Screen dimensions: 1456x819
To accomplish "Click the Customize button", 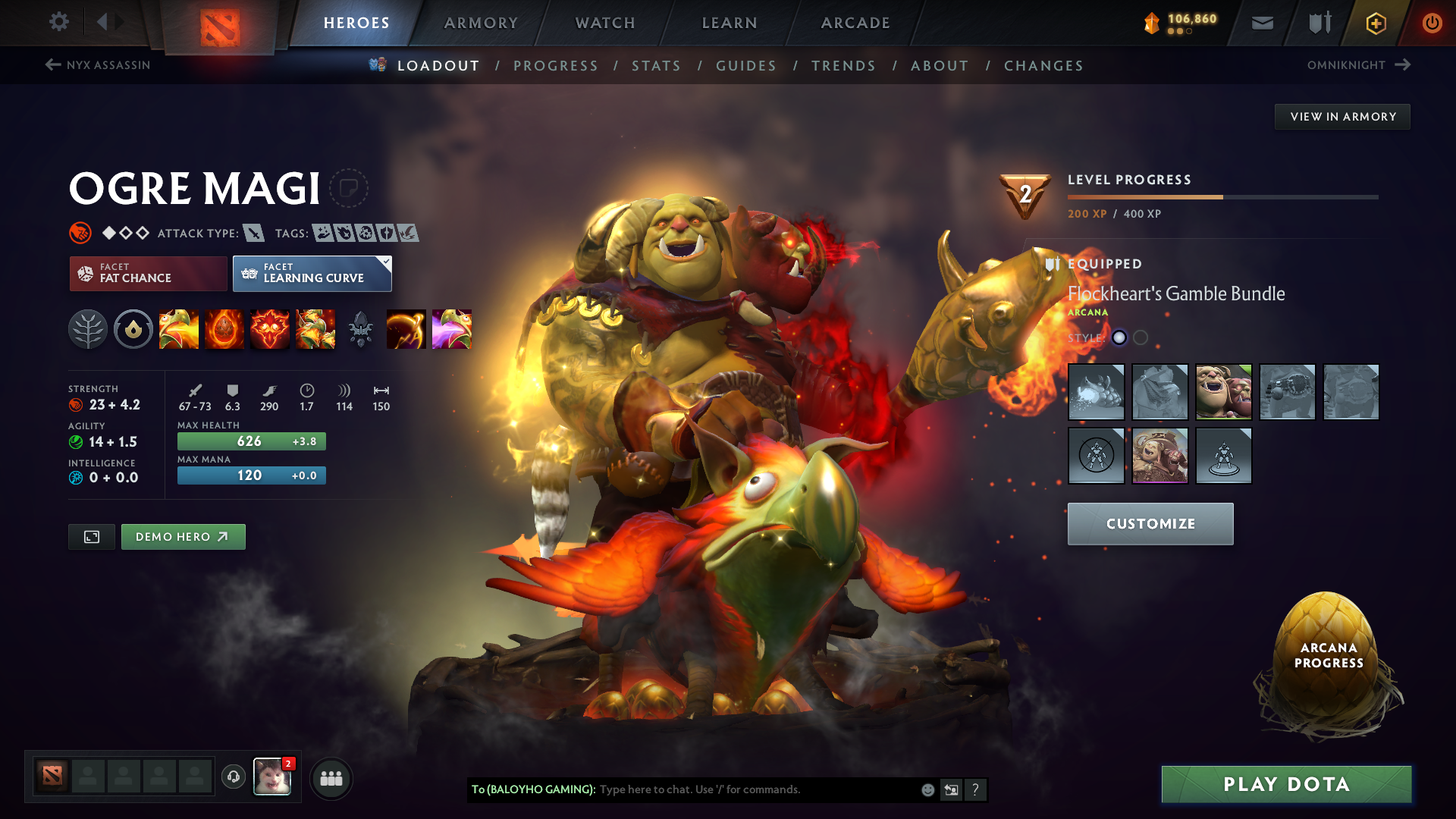I will [1150, 523].
